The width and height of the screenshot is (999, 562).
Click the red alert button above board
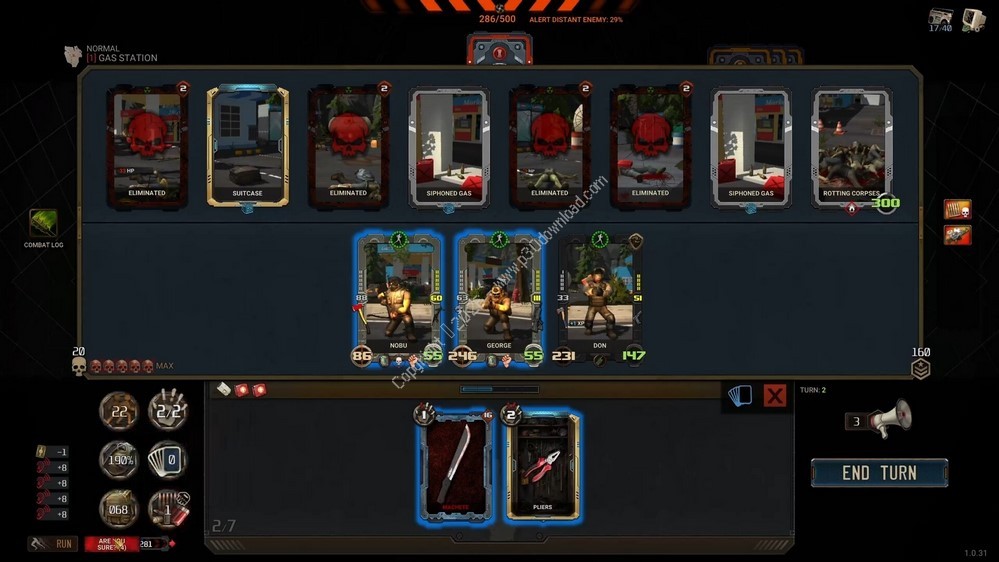498,51
